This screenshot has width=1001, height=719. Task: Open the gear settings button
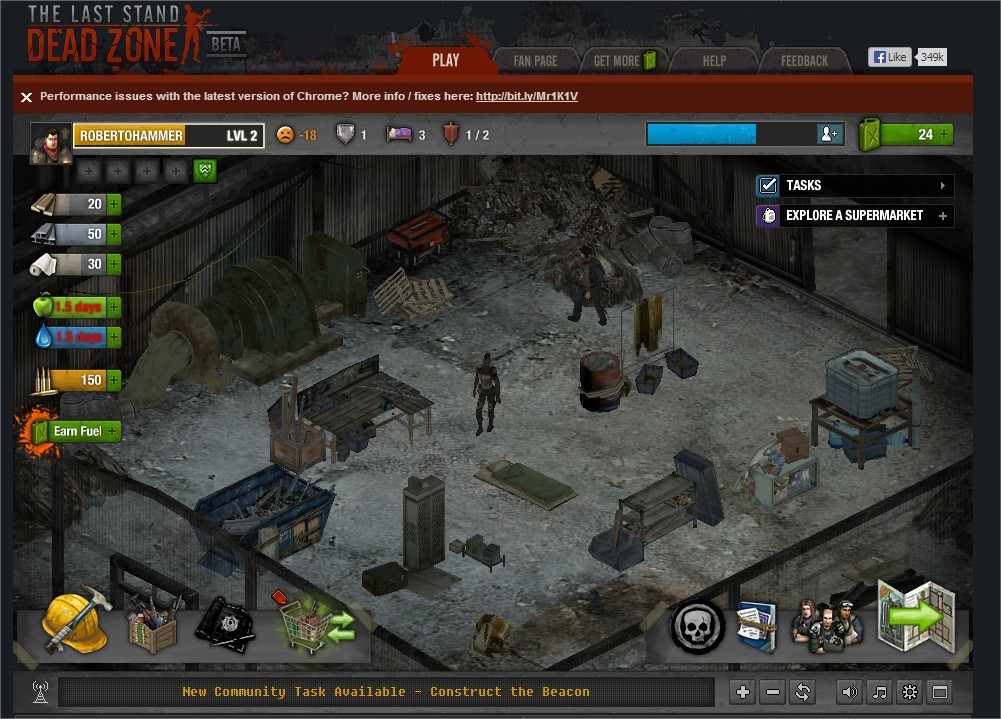(909, 691)
